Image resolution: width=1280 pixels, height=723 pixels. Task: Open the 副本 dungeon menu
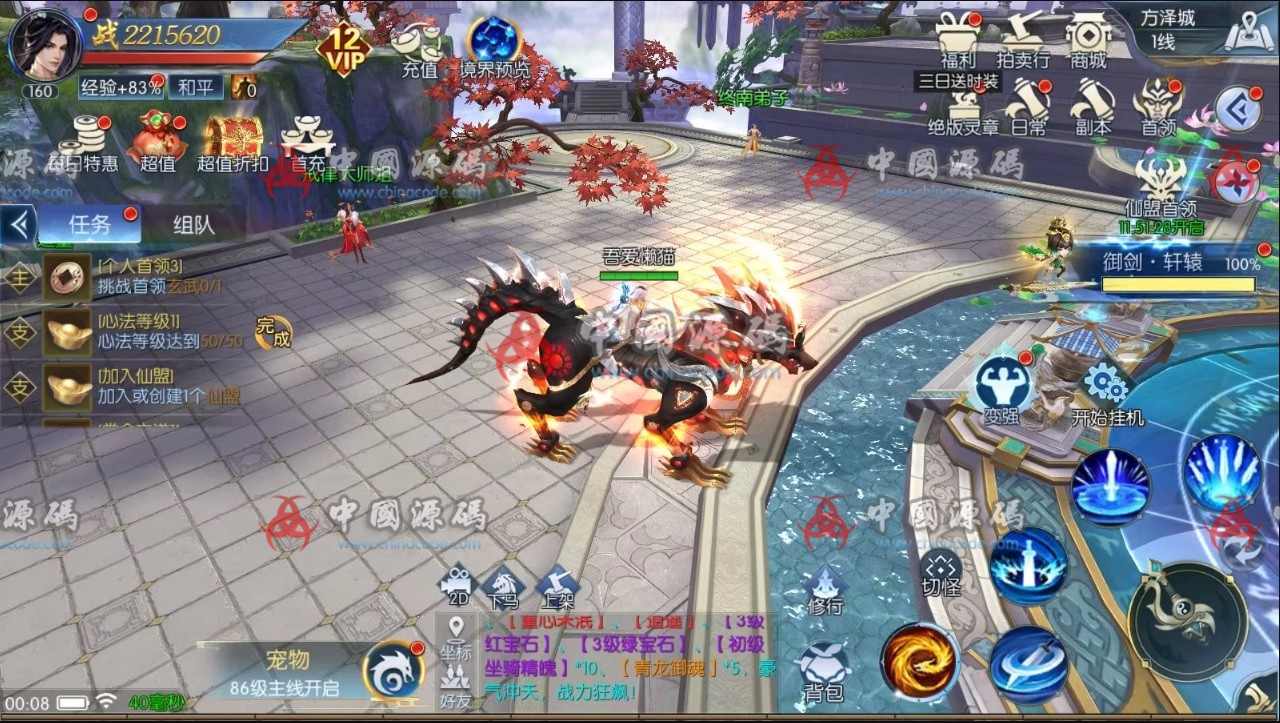pos(1092,106)
